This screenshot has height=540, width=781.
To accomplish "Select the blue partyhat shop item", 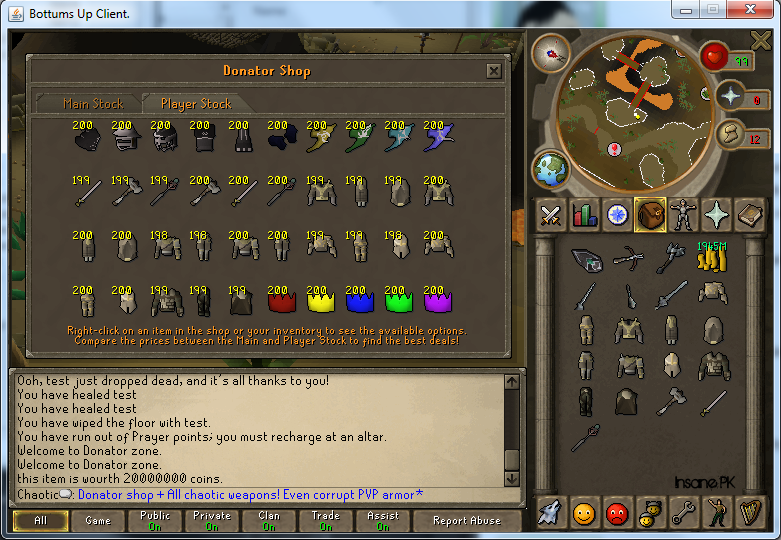I will (x=357, y=300).
